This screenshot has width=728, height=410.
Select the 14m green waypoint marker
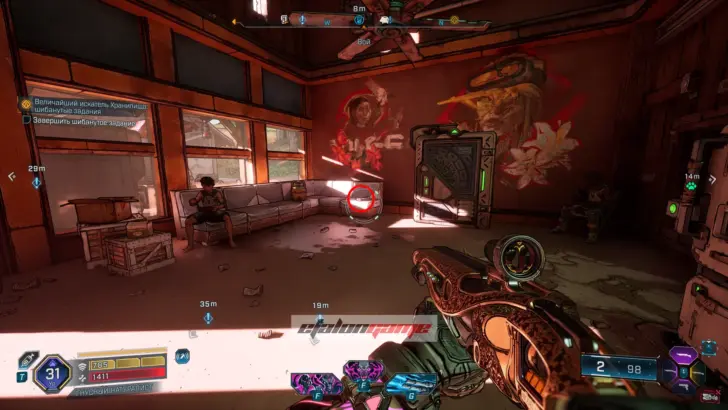tap(691, 188)
